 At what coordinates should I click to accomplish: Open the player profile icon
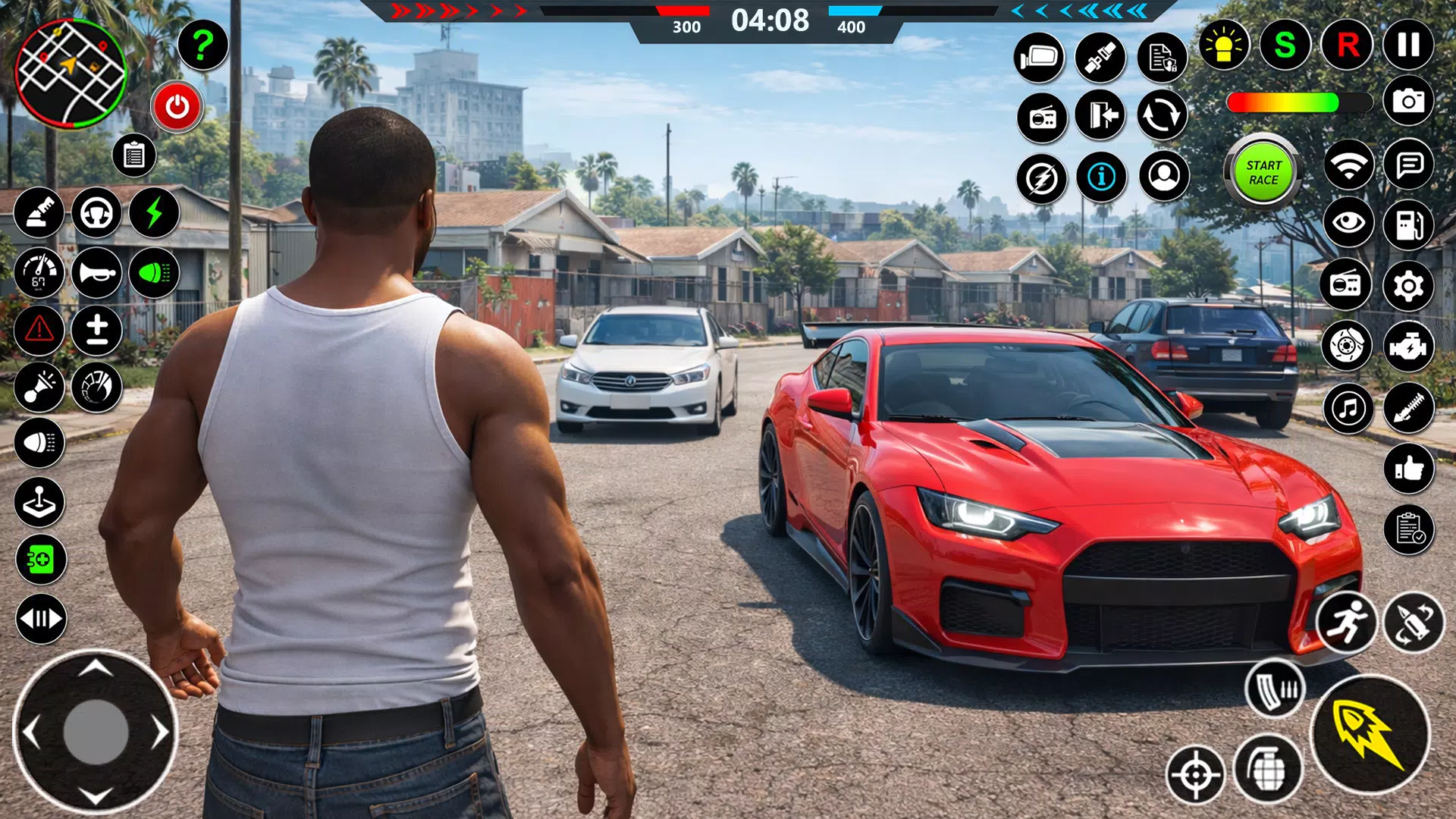(x=1164, y=177)
